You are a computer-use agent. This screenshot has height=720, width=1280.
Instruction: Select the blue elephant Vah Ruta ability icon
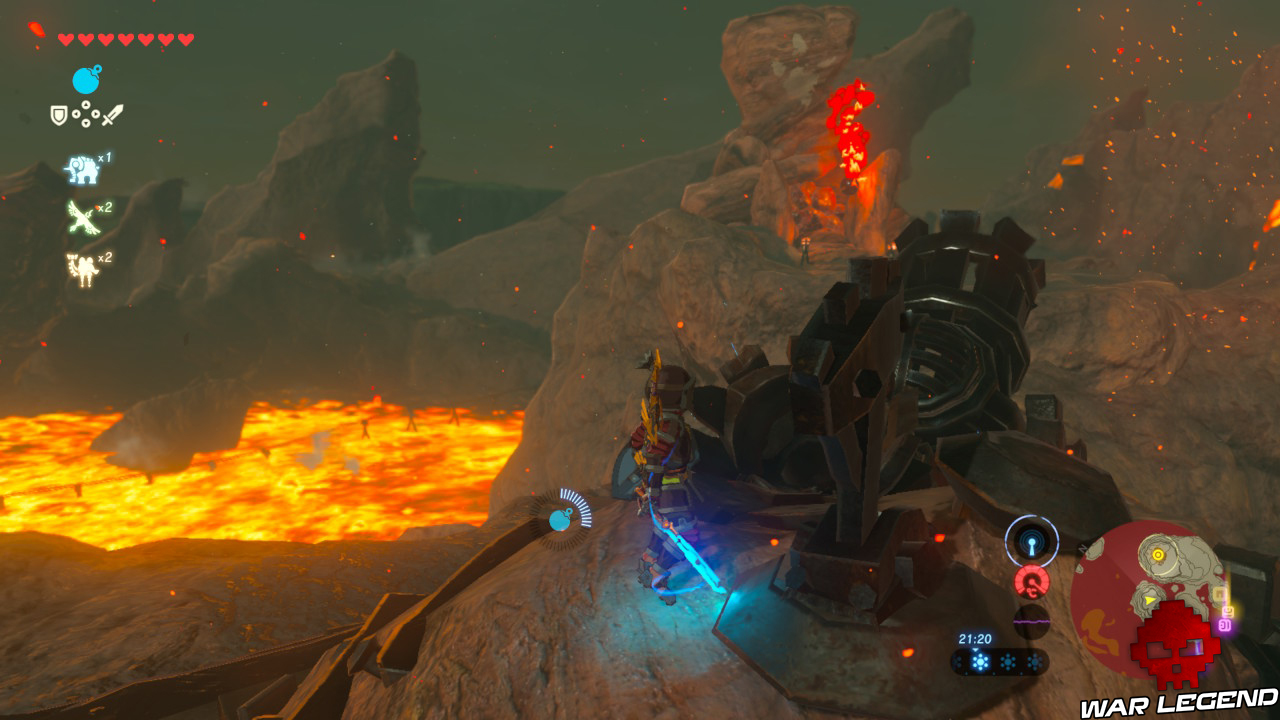tap(82, 169)
